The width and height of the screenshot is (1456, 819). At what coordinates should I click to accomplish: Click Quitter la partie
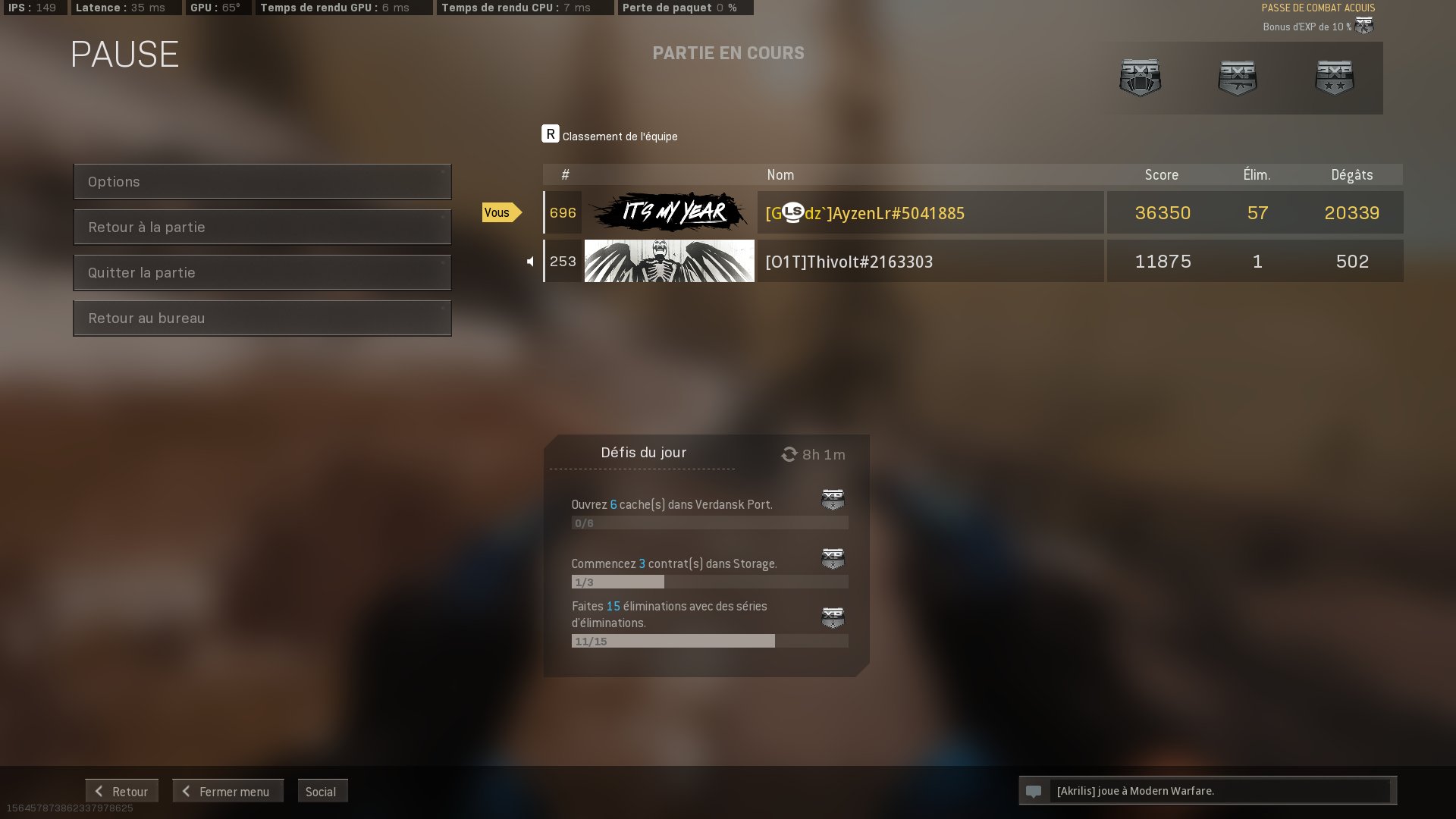pyautogui.click(x=262, y=272)
